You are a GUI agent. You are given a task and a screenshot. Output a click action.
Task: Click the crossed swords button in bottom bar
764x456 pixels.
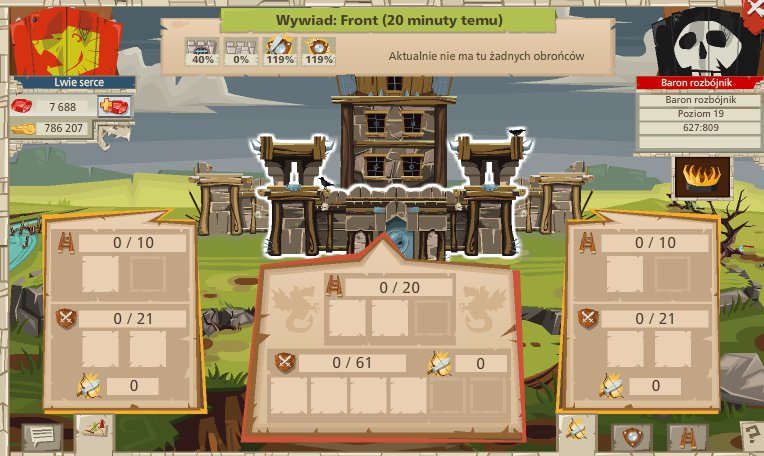click(577, 430)
